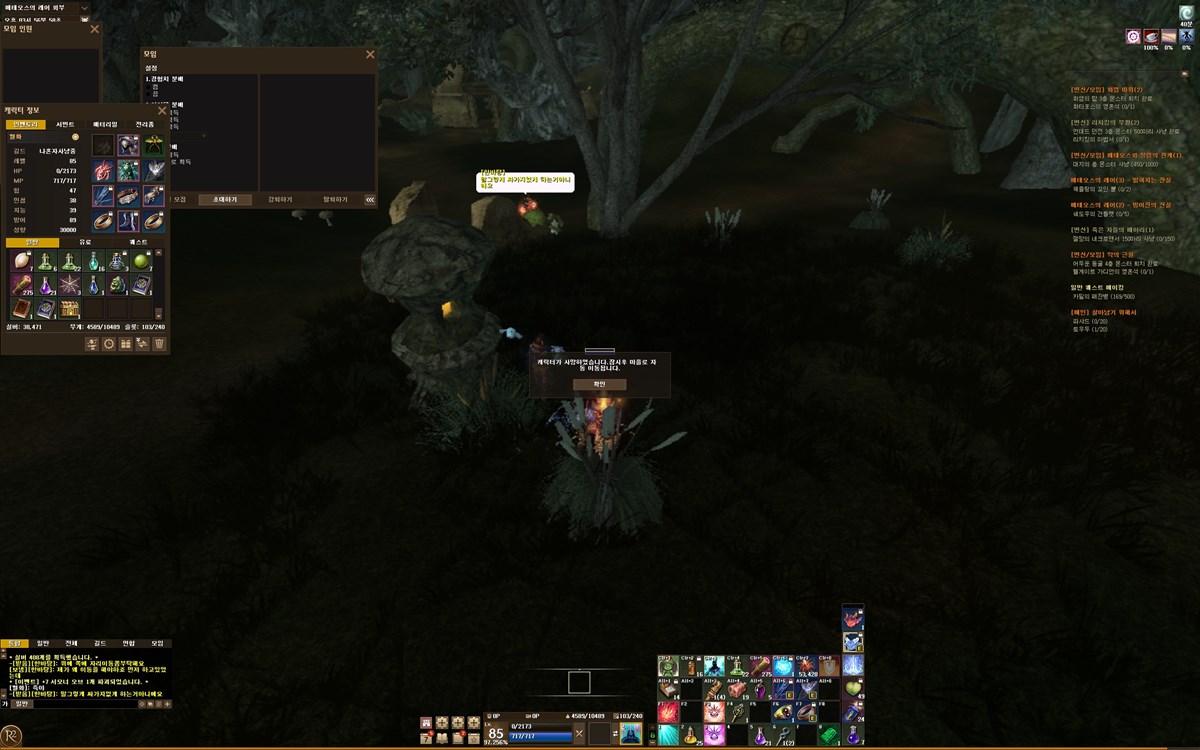Screen dimensions: 1200x750
Task: Click the 탈퇴하기 leave button
Action: pyautogui.click(x=335, y=199)
